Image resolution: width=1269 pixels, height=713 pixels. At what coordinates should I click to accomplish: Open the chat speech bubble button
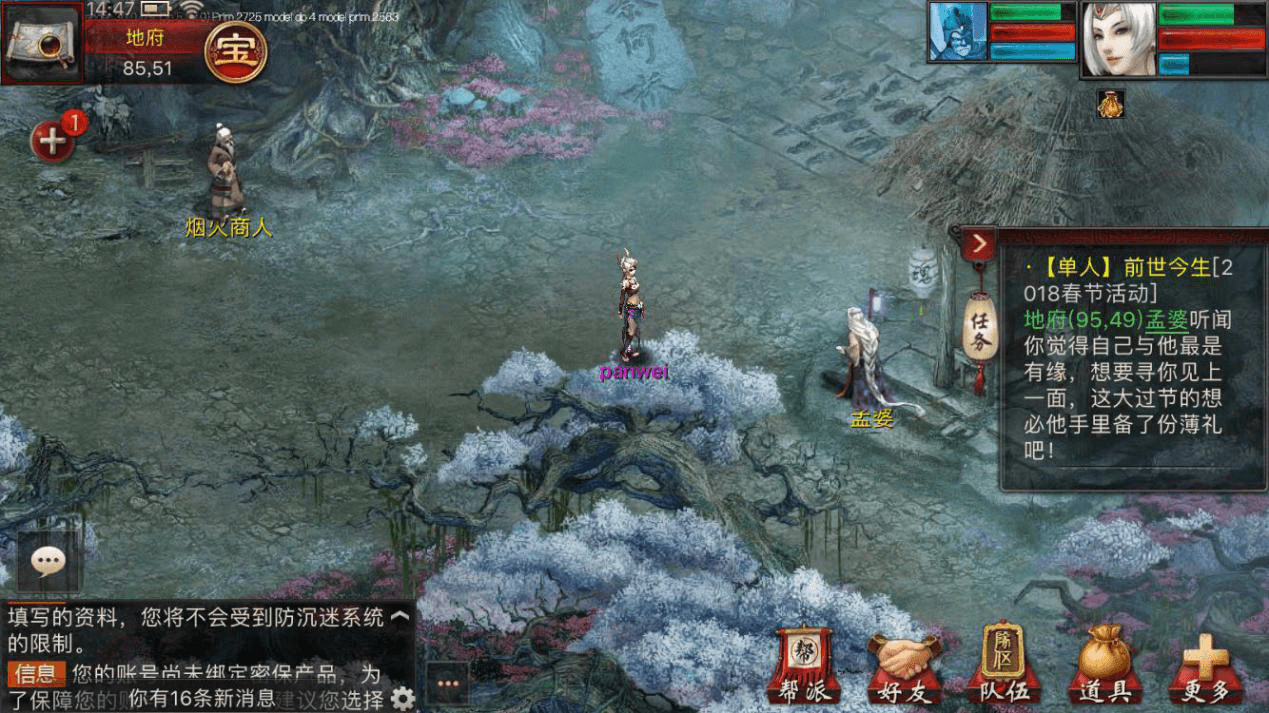48,562
